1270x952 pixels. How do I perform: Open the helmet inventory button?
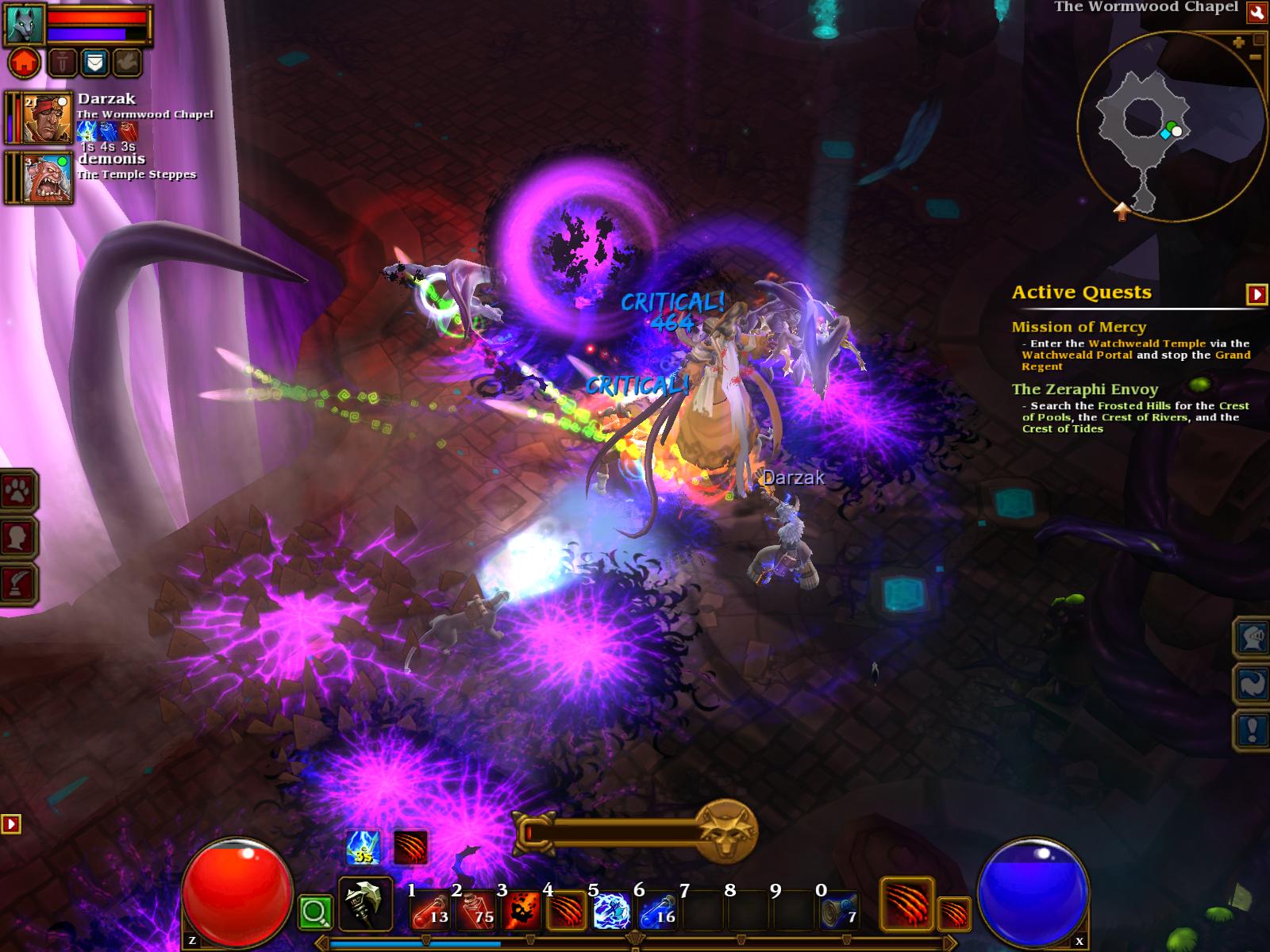pyautogui.click(x=1252, y=637)
